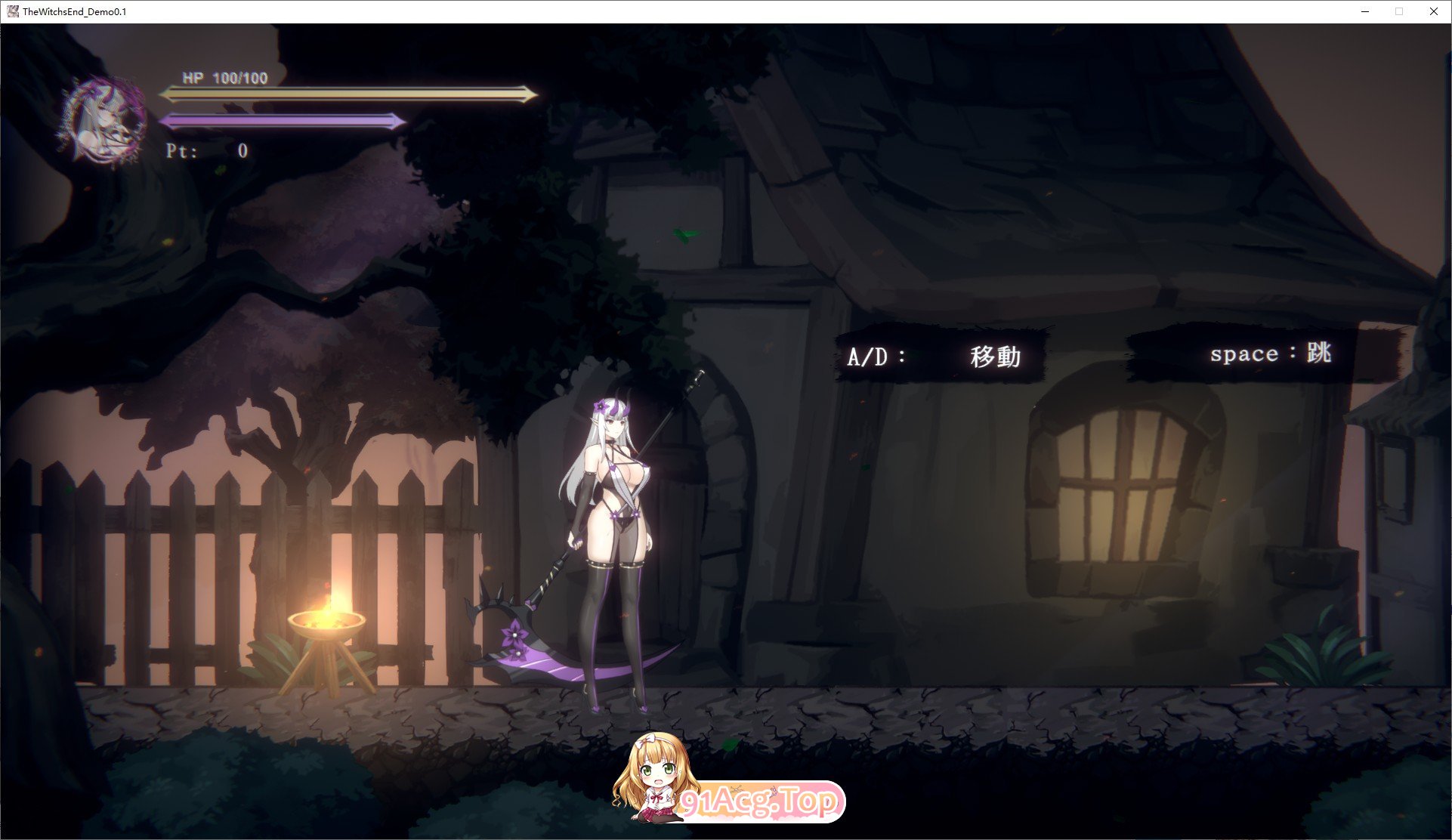Toggle the space 跳 jump hint banner

click(1239, 354)
